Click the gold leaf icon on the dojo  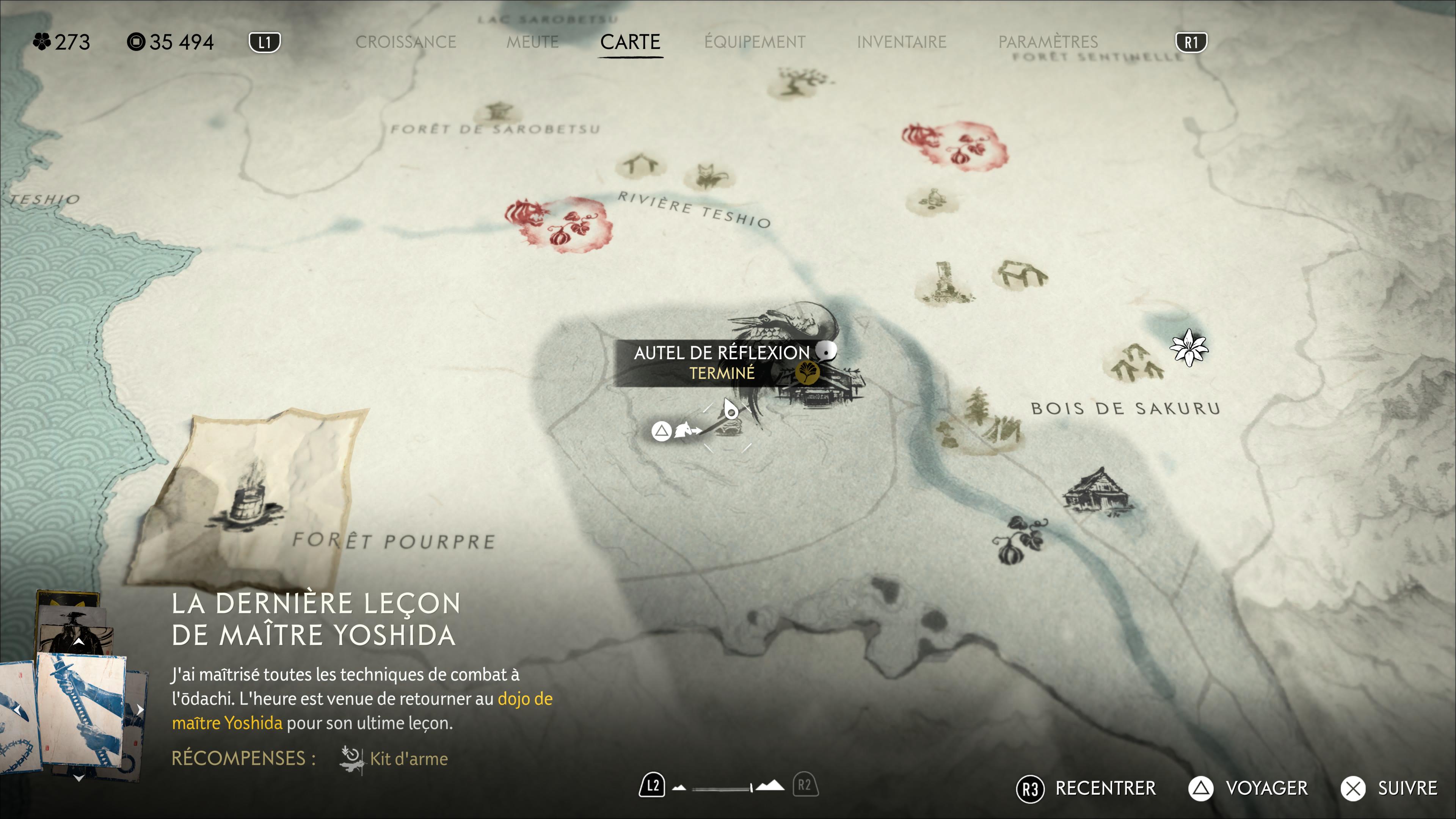coord(806,372)
